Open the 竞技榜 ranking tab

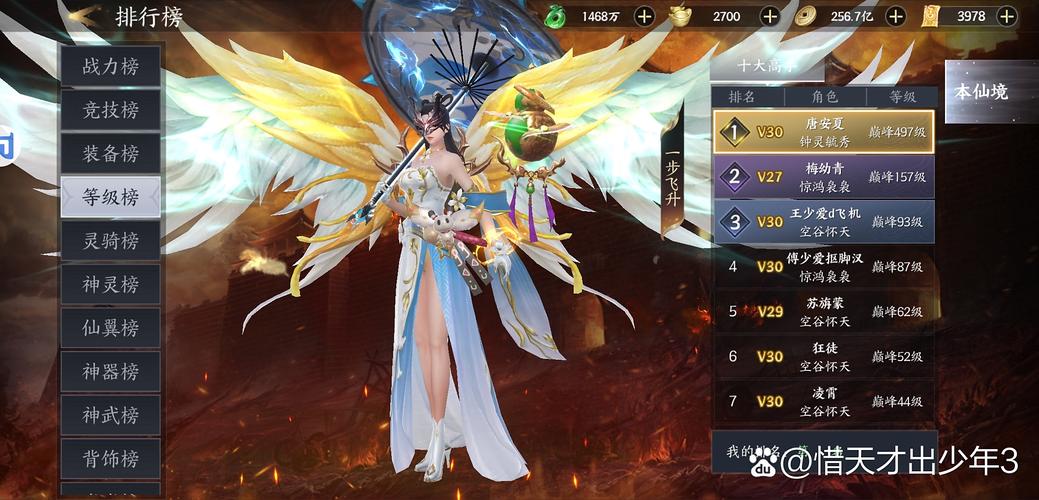click(x=110, y=110)
